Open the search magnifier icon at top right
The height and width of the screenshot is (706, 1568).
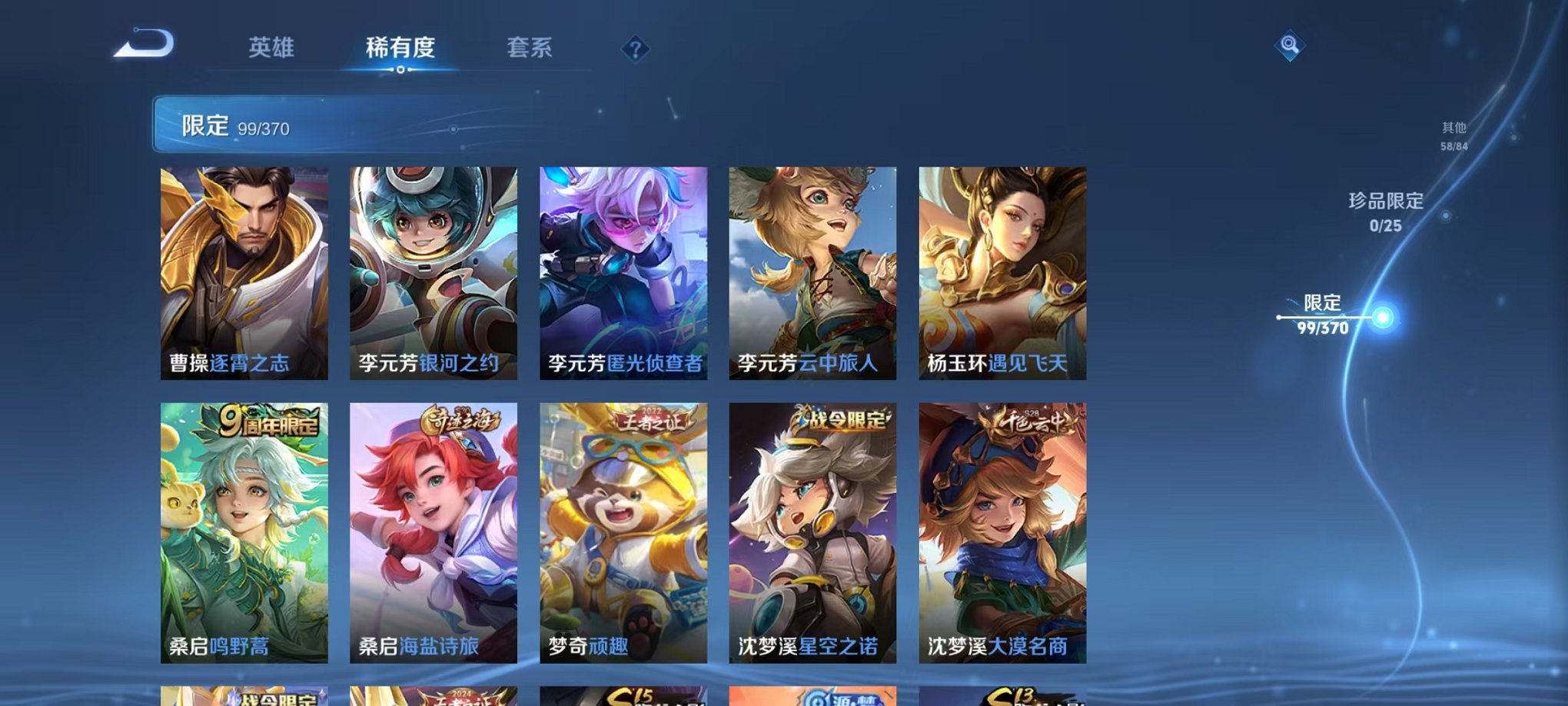(1292, 46)
